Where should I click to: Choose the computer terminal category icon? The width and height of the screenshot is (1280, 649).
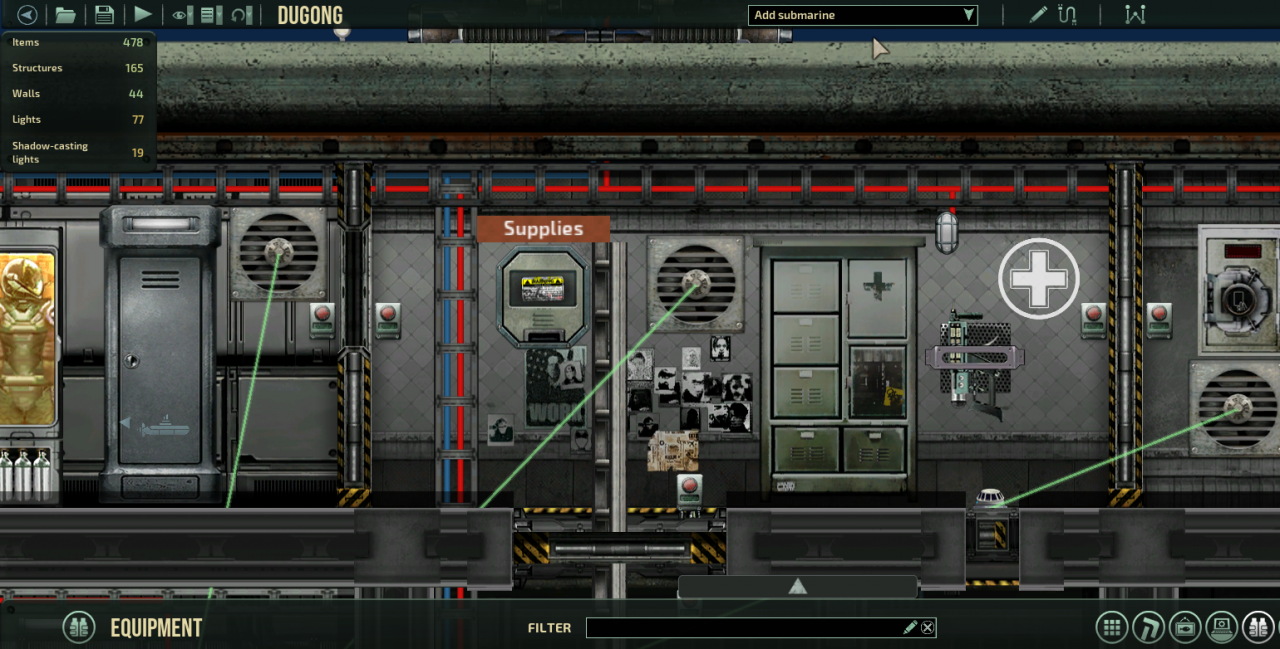point(1222,628)
